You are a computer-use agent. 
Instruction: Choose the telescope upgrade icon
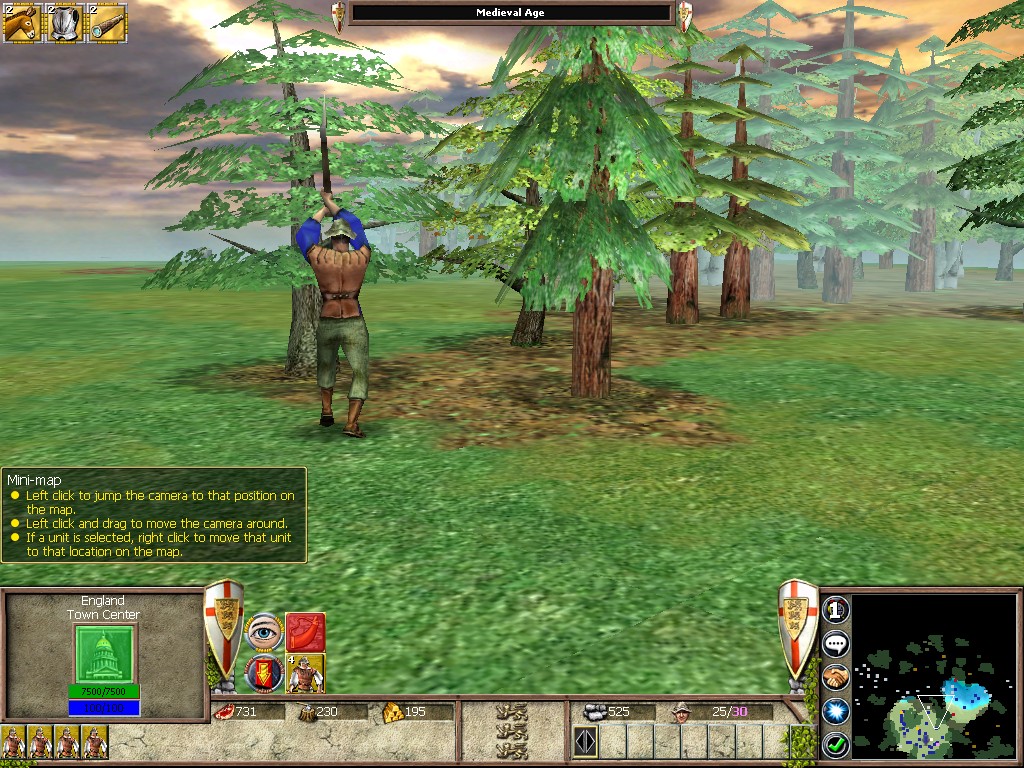click(x=107, y=22)
